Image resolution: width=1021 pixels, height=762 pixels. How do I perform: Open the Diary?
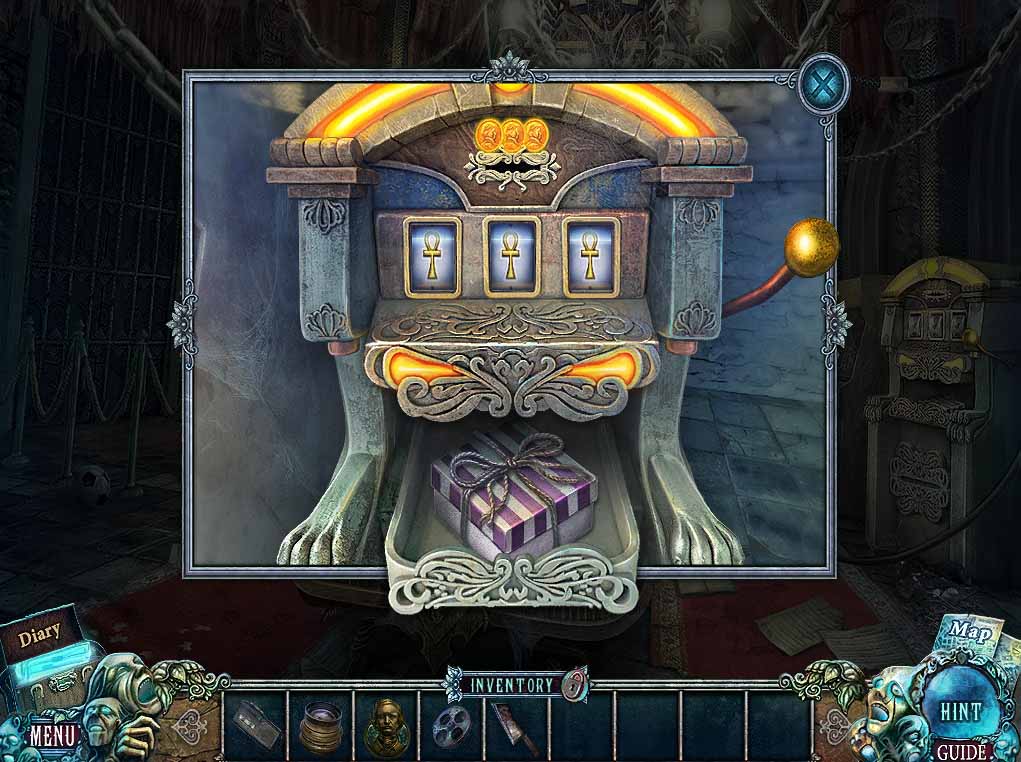point(40,632)
